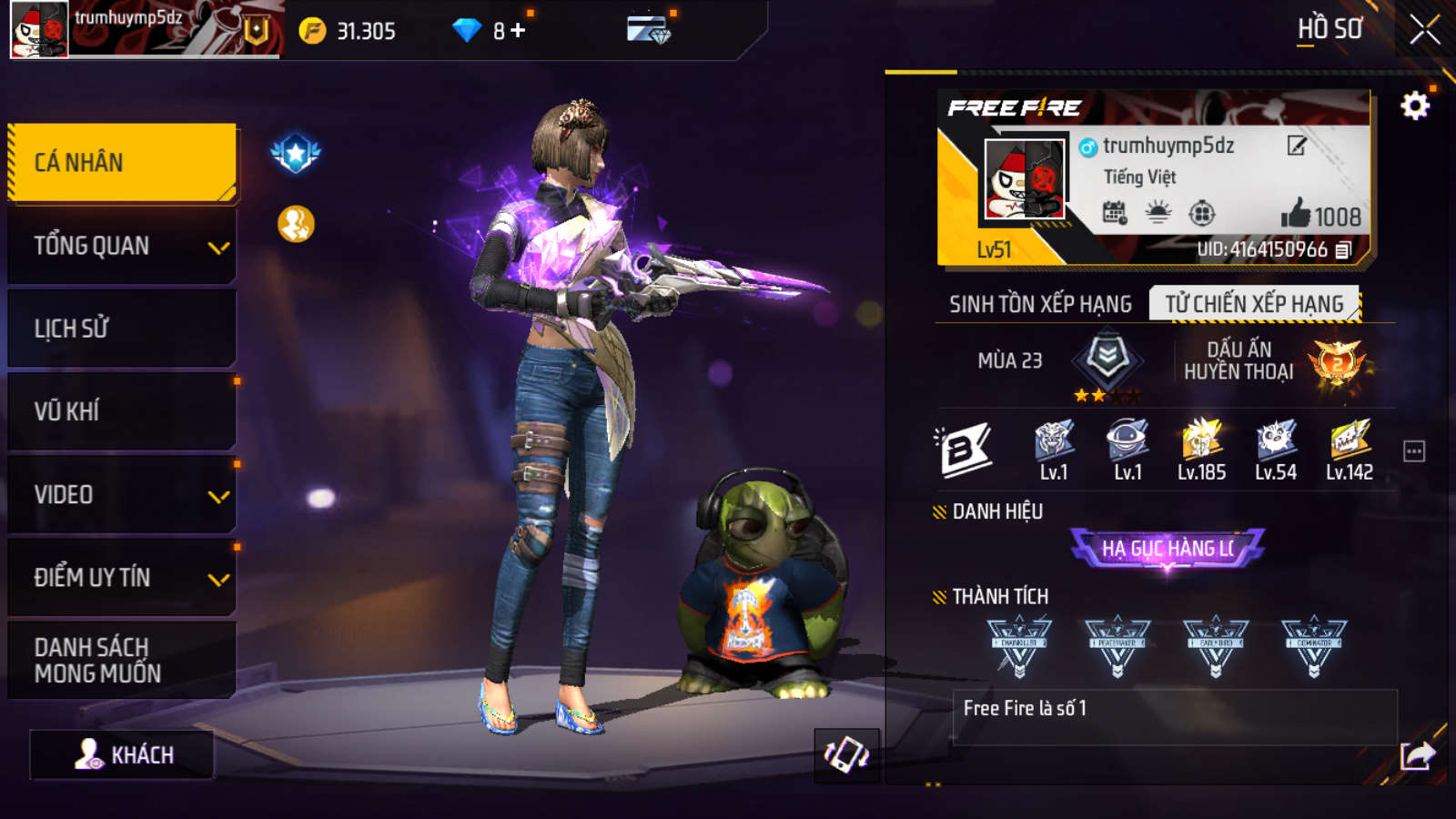Rotate the character view with phone icon
This screenshot has height=819, width=1456.
(x=846, y=754)
